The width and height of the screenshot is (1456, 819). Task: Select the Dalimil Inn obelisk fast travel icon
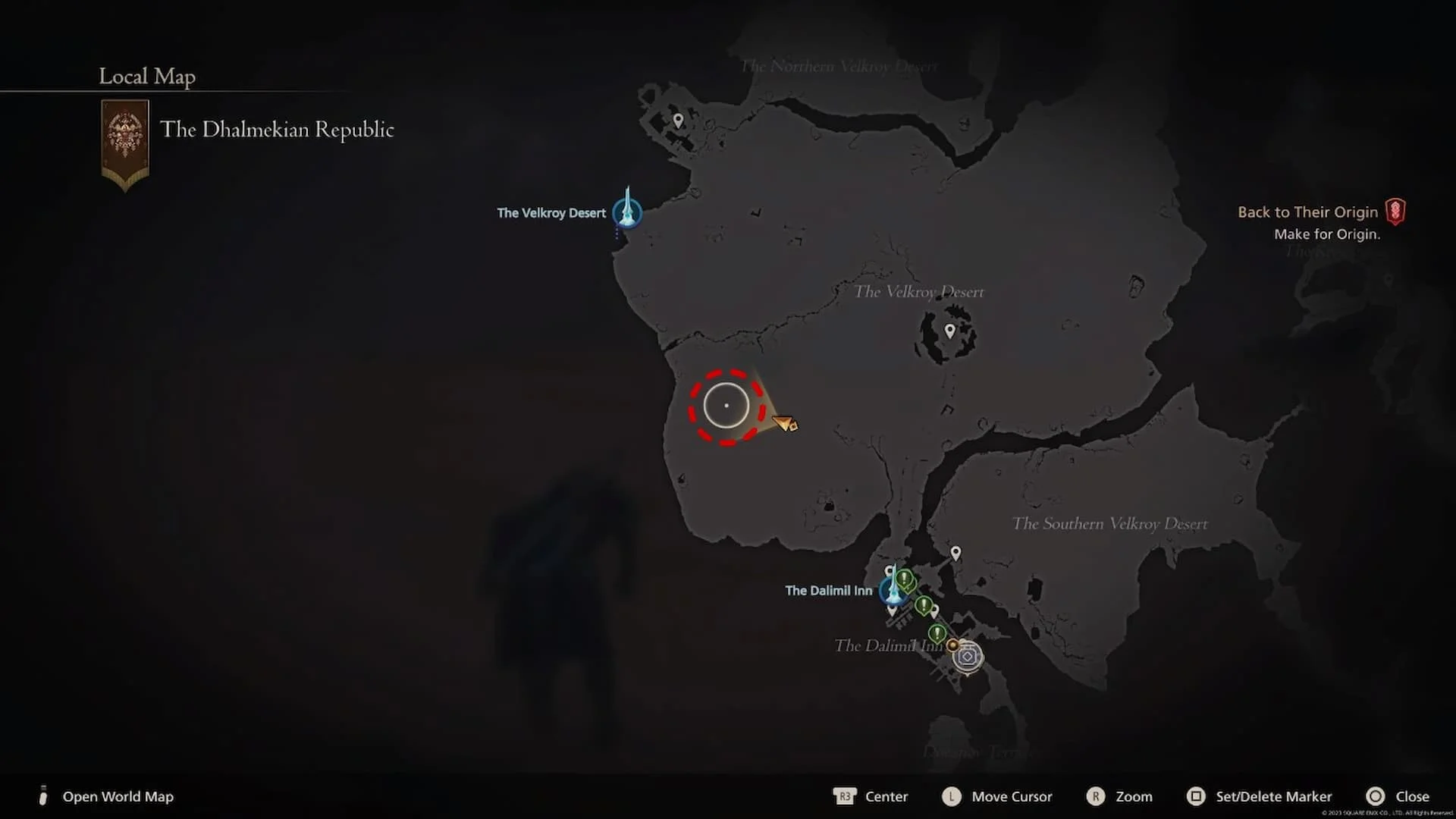(895, 591)
